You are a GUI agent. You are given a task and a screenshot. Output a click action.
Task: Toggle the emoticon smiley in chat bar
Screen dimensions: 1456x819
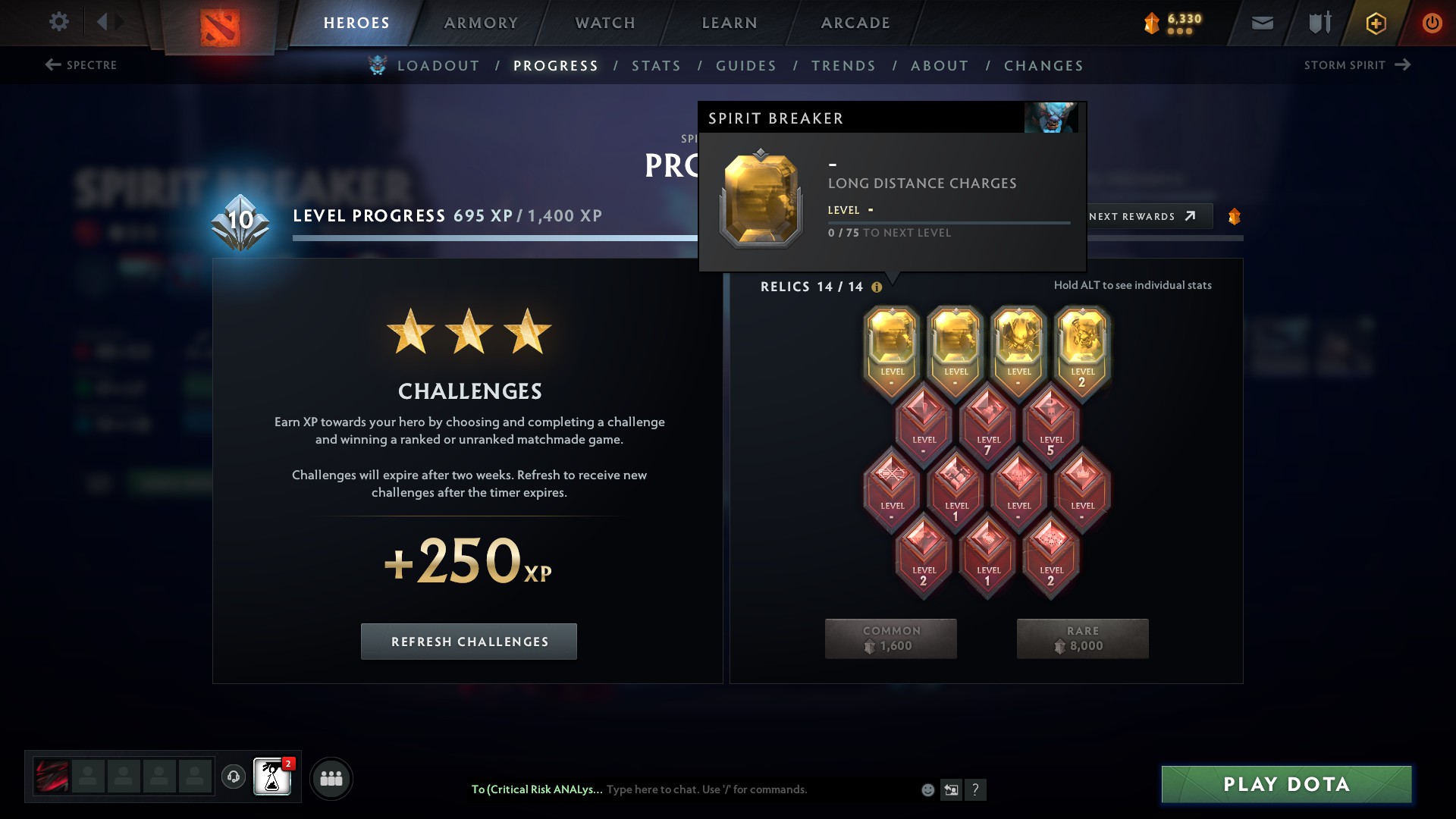927,789
